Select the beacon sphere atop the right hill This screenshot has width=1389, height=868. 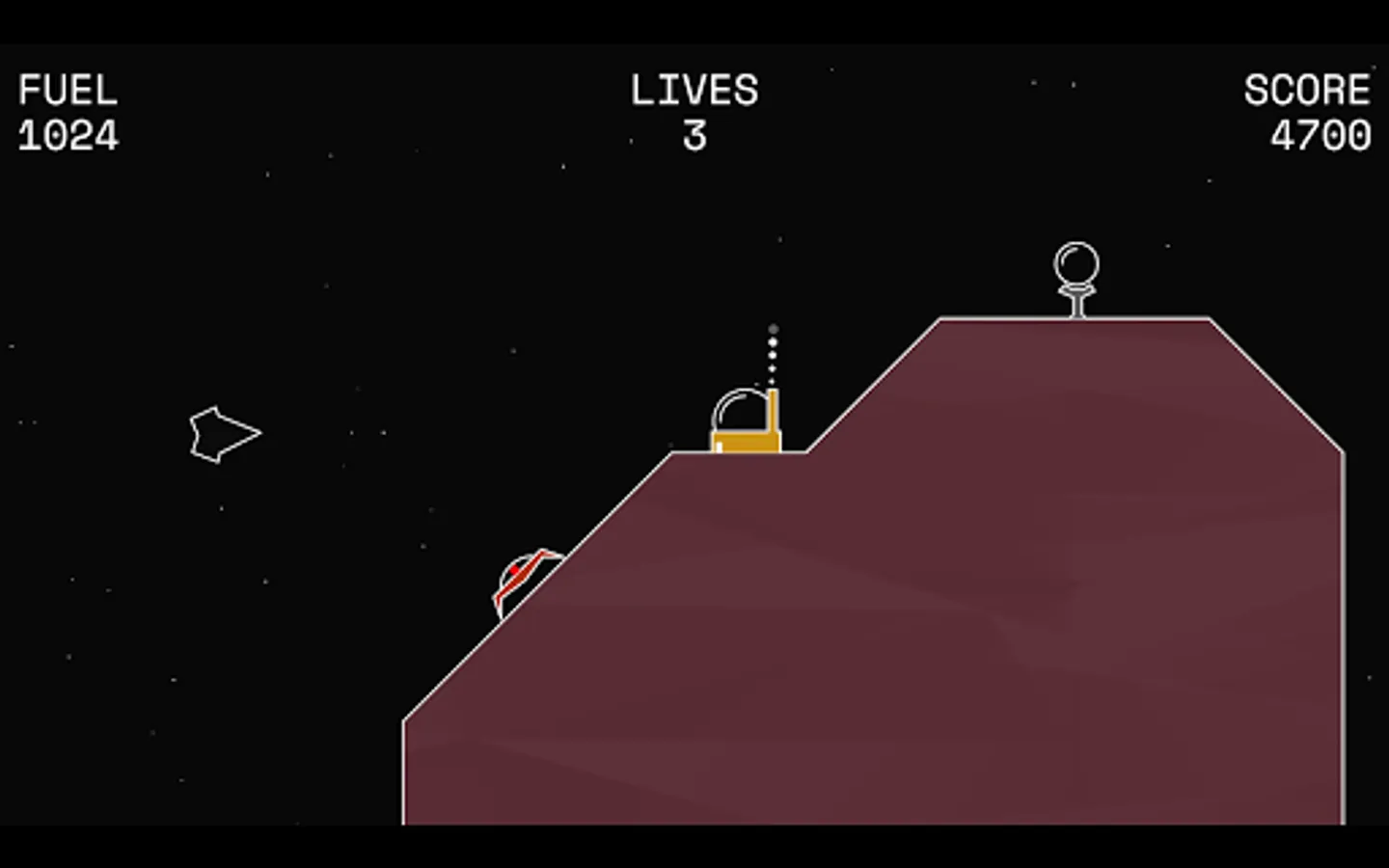click(x=1076, y=262)
